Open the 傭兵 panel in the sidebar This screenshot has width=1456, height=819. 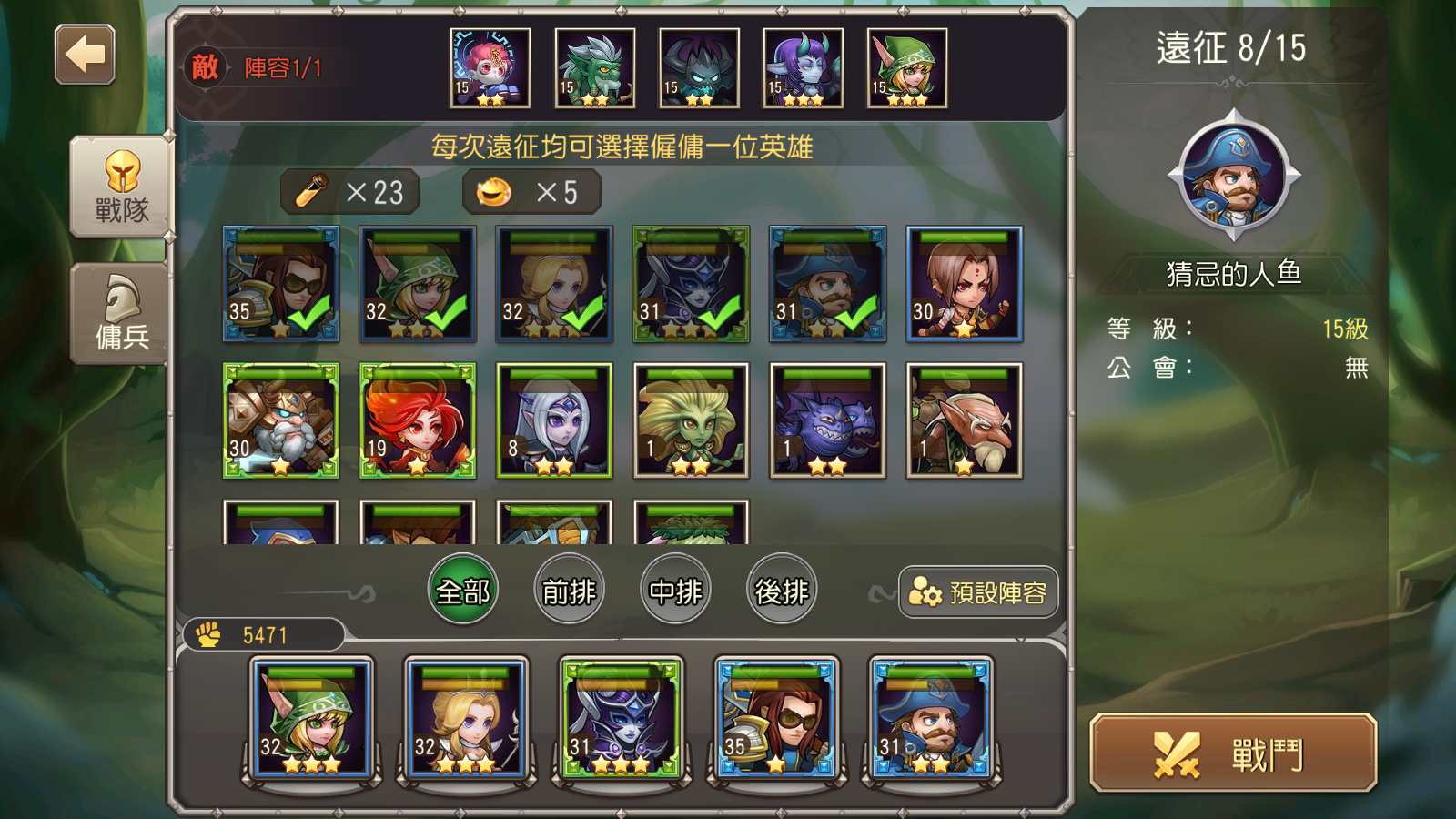click(x=118, y=300)
